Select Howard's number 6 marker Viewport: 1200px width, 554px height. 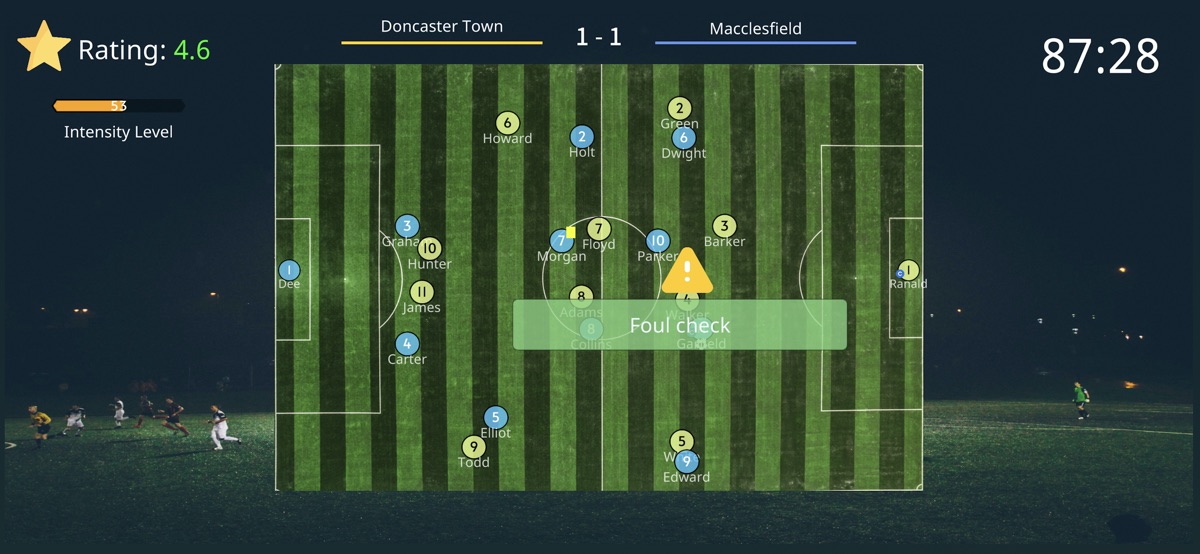(507, 123)
